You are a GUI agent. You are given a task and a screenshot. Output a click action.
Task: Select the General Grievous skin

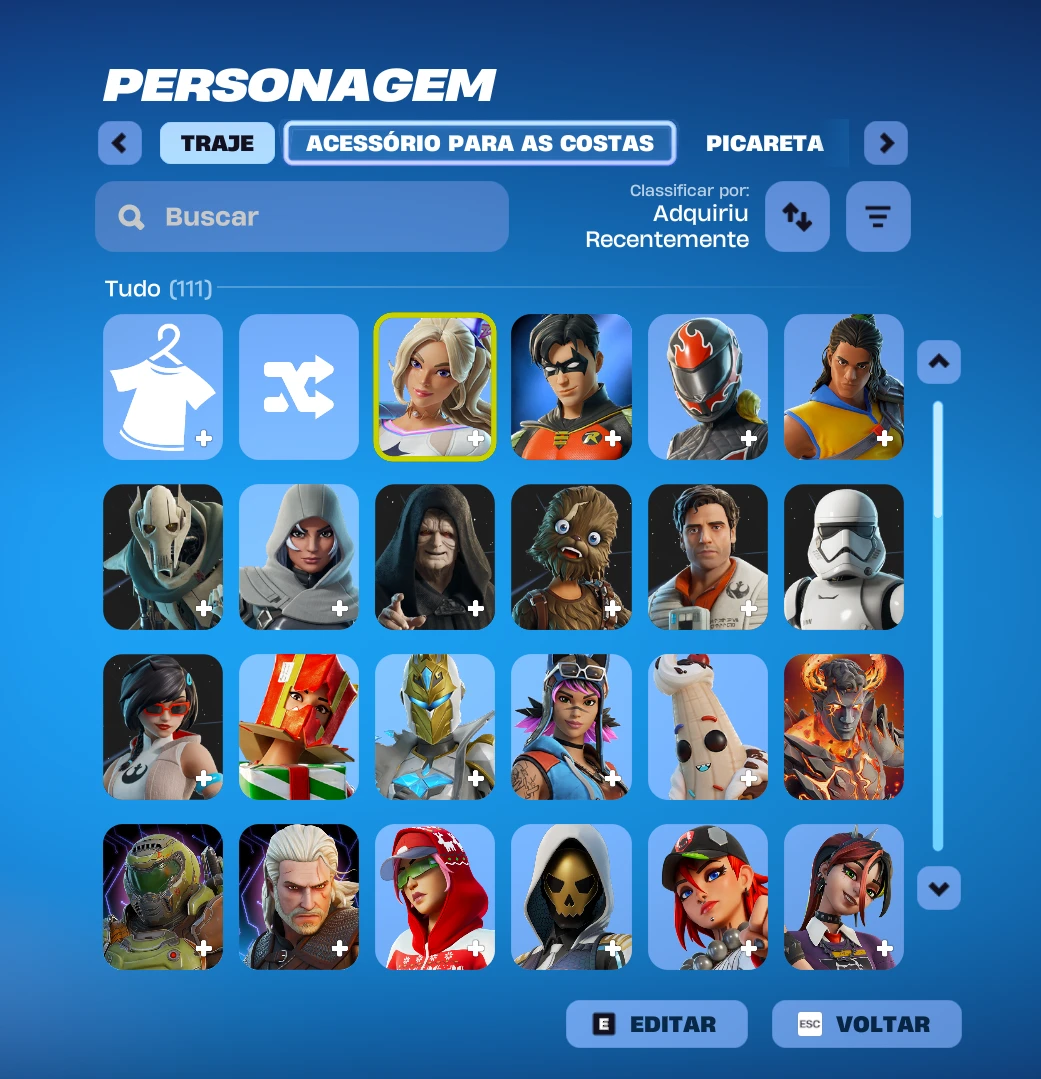tap(163, 557)
